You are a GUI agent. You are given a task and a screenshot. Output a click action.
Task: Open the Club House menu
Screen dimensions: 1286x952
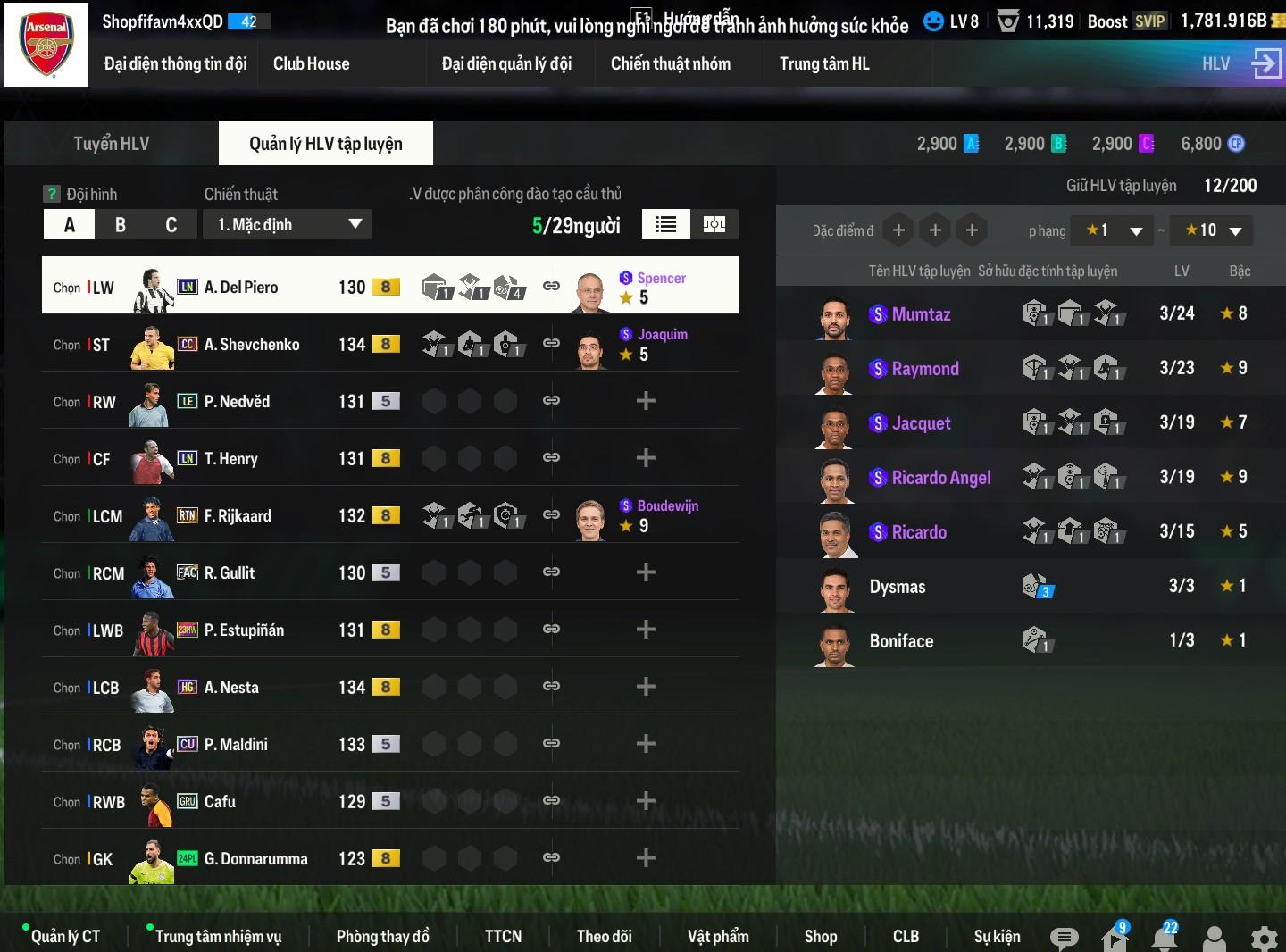tap(311, 63)
